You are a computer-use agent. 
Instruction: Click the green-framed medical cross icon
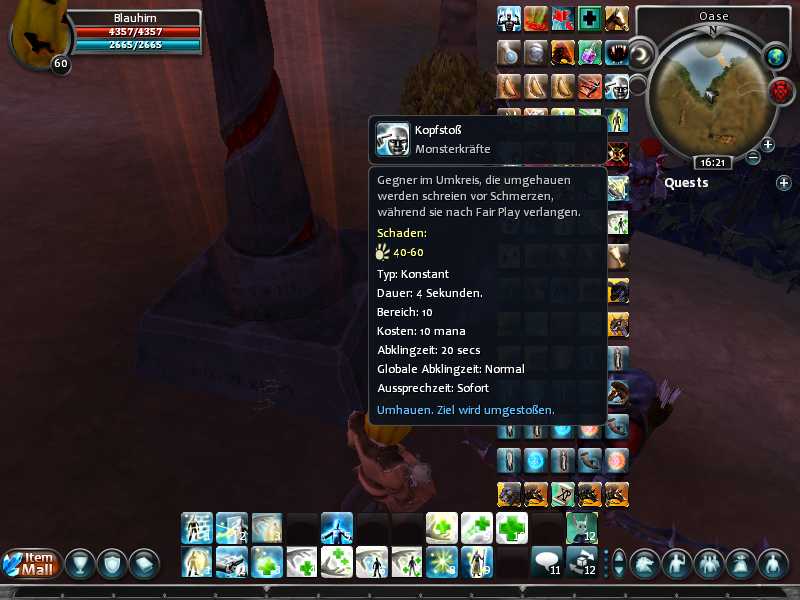pyautogui.click(x=591, y=19)
